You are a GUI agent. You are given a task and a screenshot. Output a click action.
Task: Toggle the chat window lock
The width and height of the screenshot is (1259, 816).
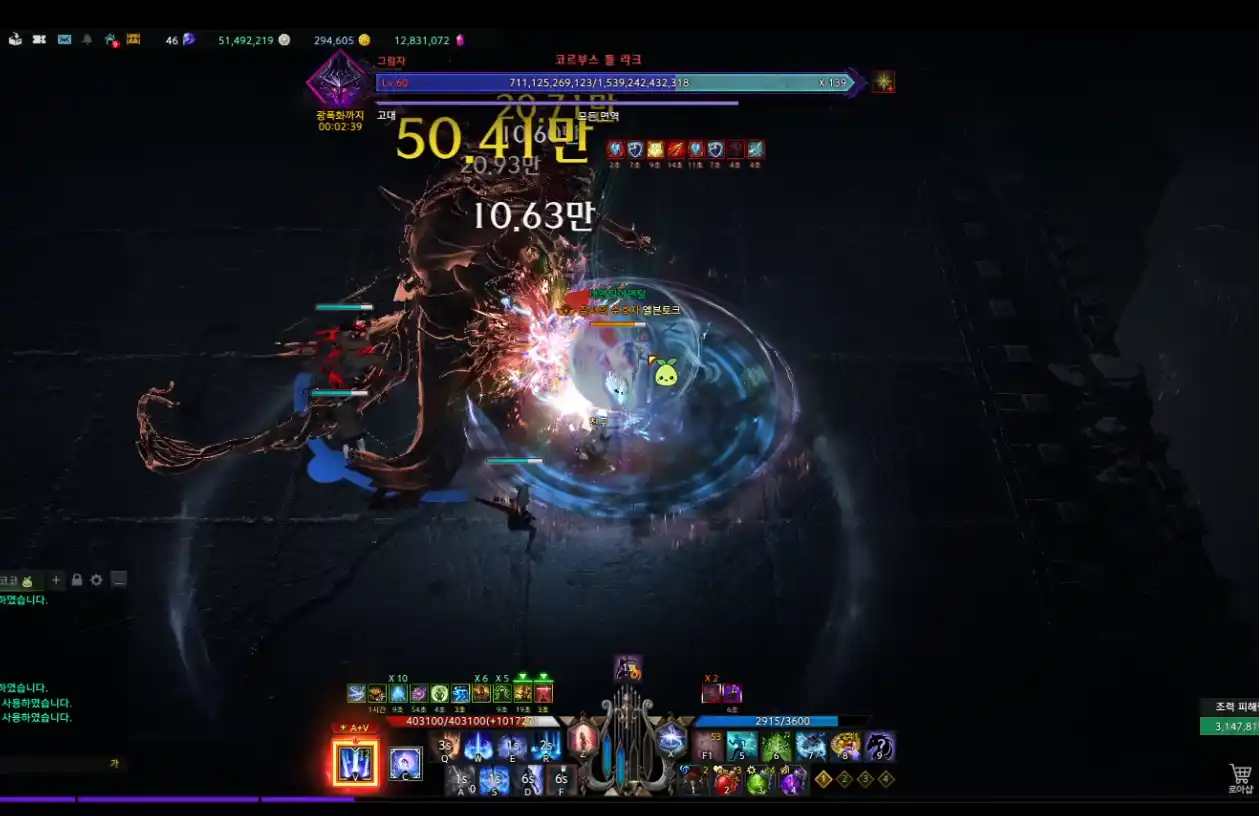click(x=76, y=580)
